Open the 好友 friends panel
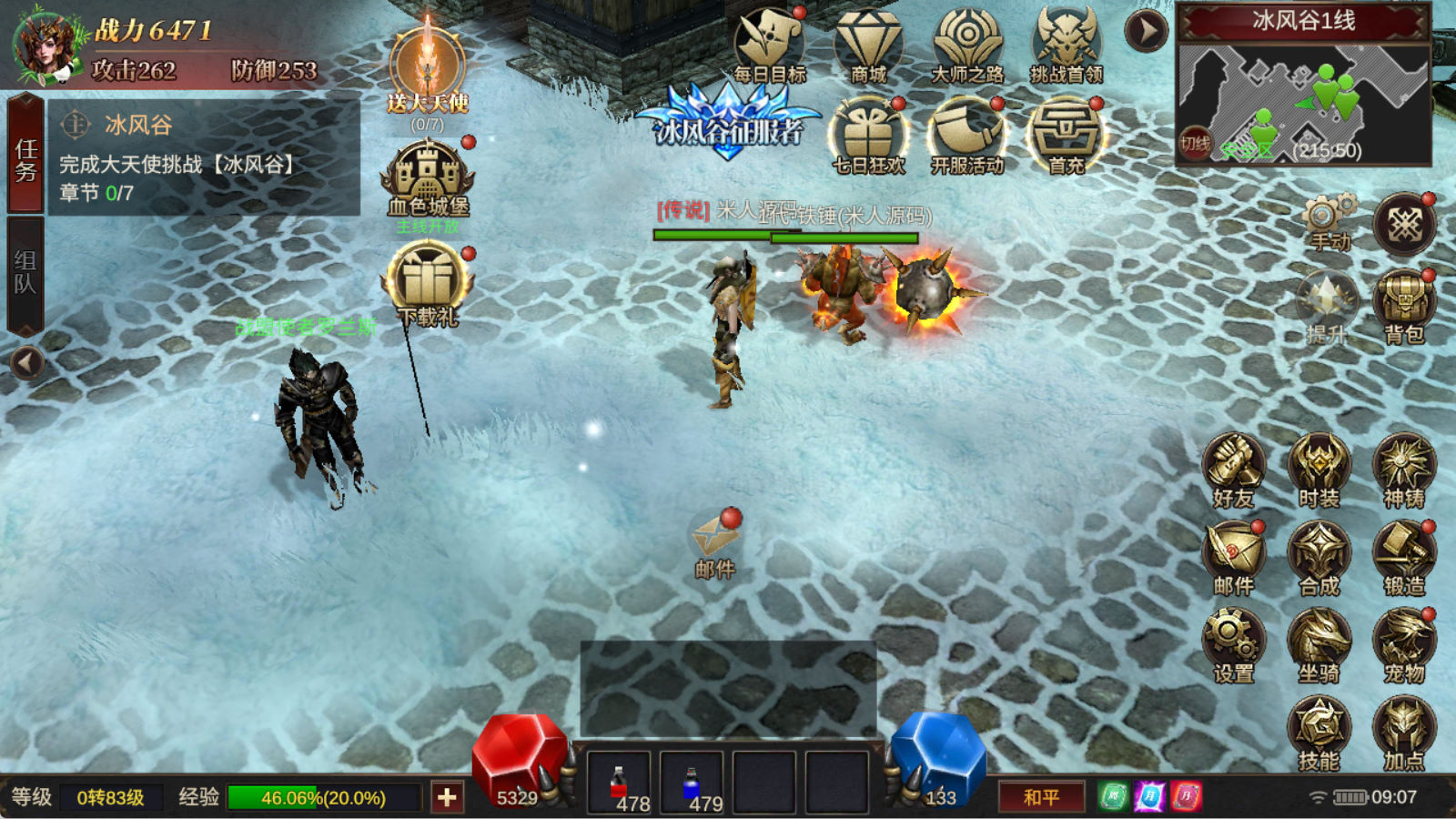 (1233, 470)
